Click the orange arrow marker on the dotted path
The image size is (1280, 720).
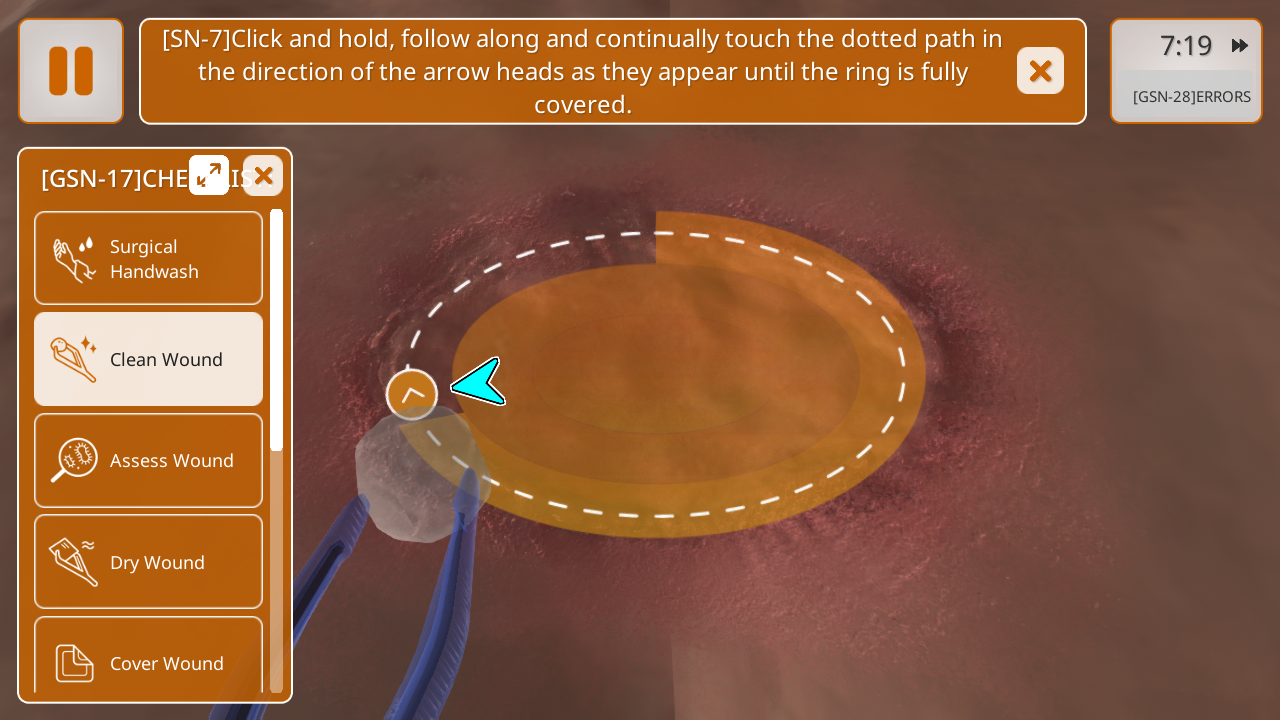[x=412, y=395]
